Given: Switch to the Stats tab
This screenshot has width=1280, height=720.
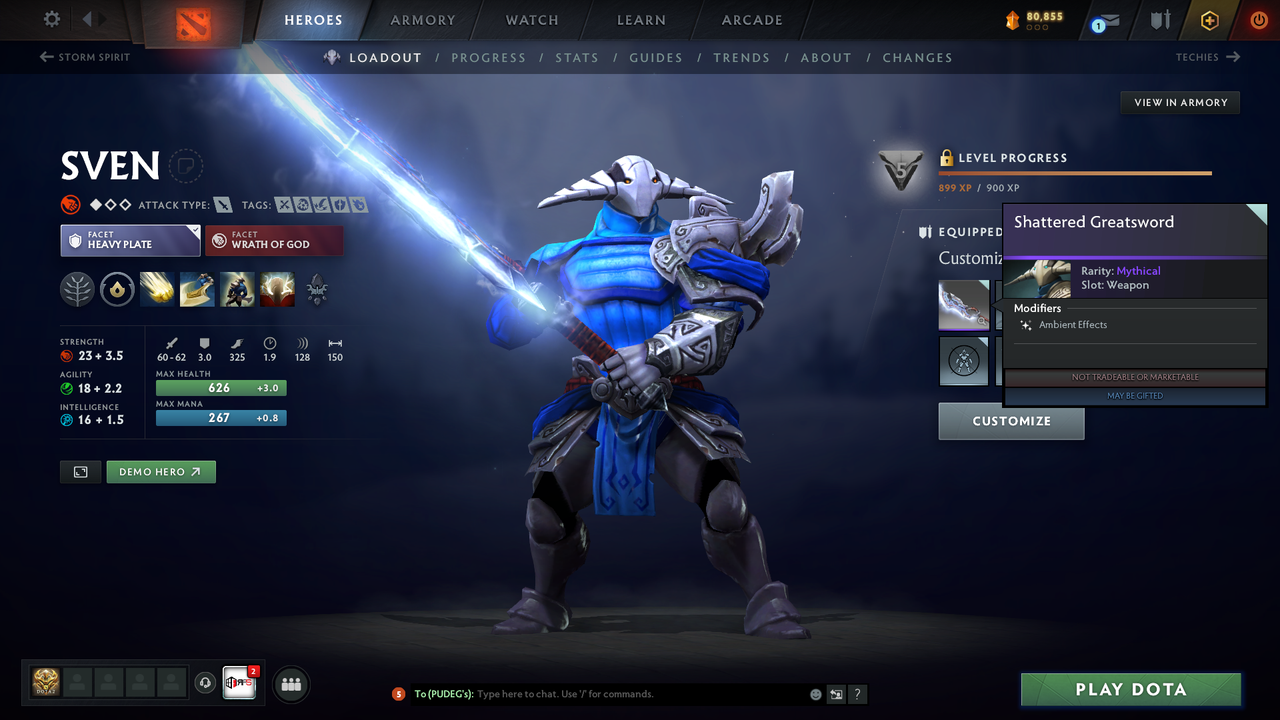Looking at the screenshot, I should tap(577, 57).
